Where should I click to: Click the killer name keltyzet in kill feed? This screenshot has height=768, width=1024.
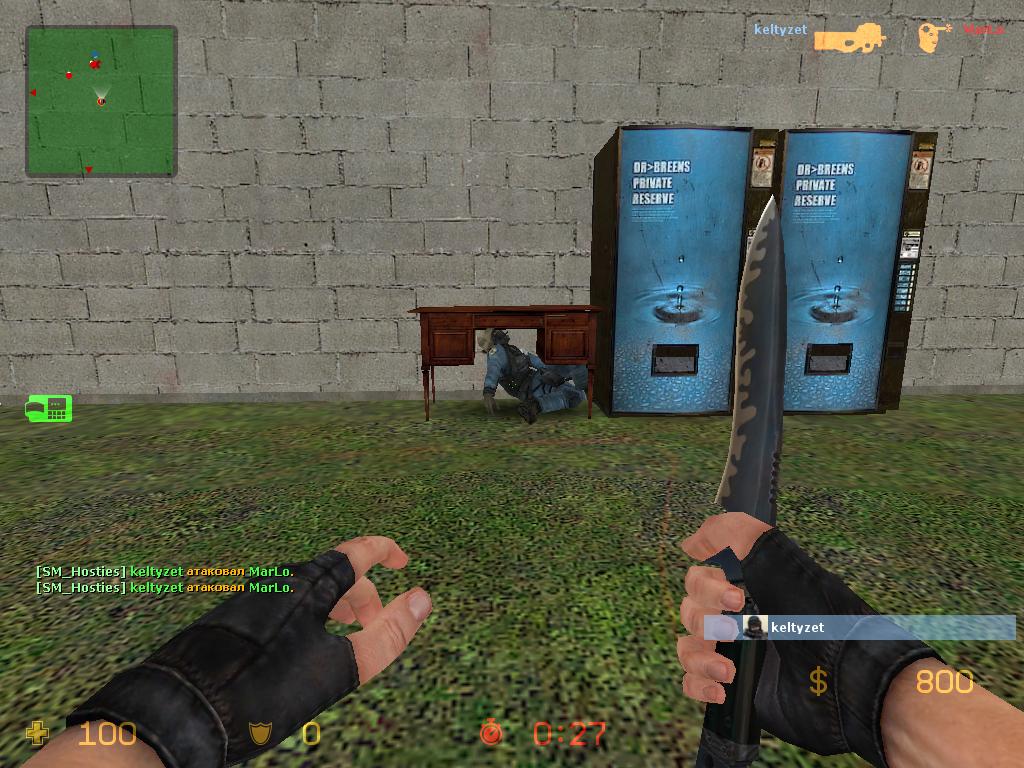point(780,30)
